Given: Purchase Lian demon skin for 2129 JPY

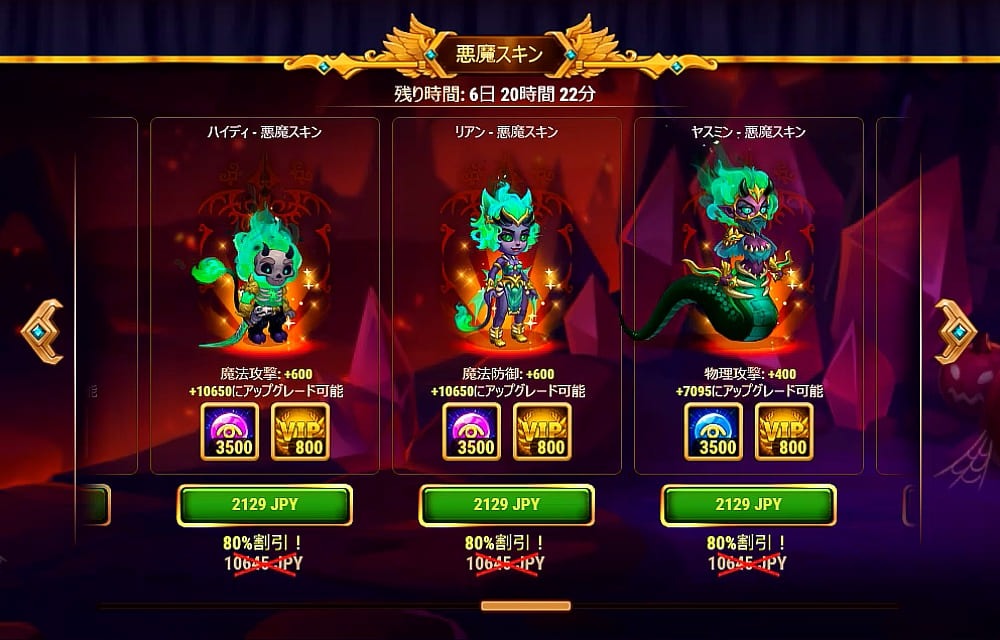Looking at the screenshot, I should 507,505.
